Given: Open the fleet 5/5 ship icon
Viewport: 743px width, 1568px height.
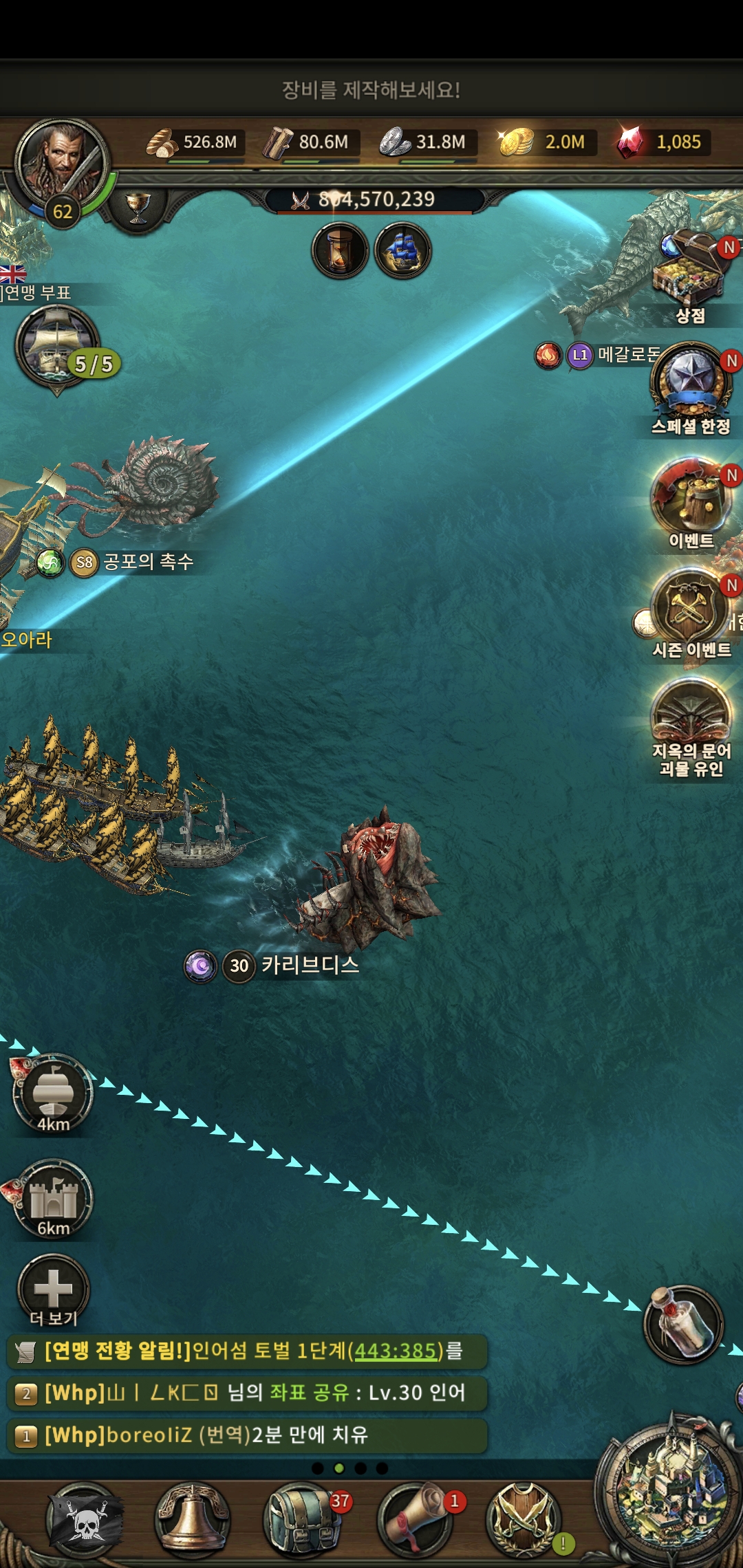Looking at the screenshot, I should [x=57, y=346].
